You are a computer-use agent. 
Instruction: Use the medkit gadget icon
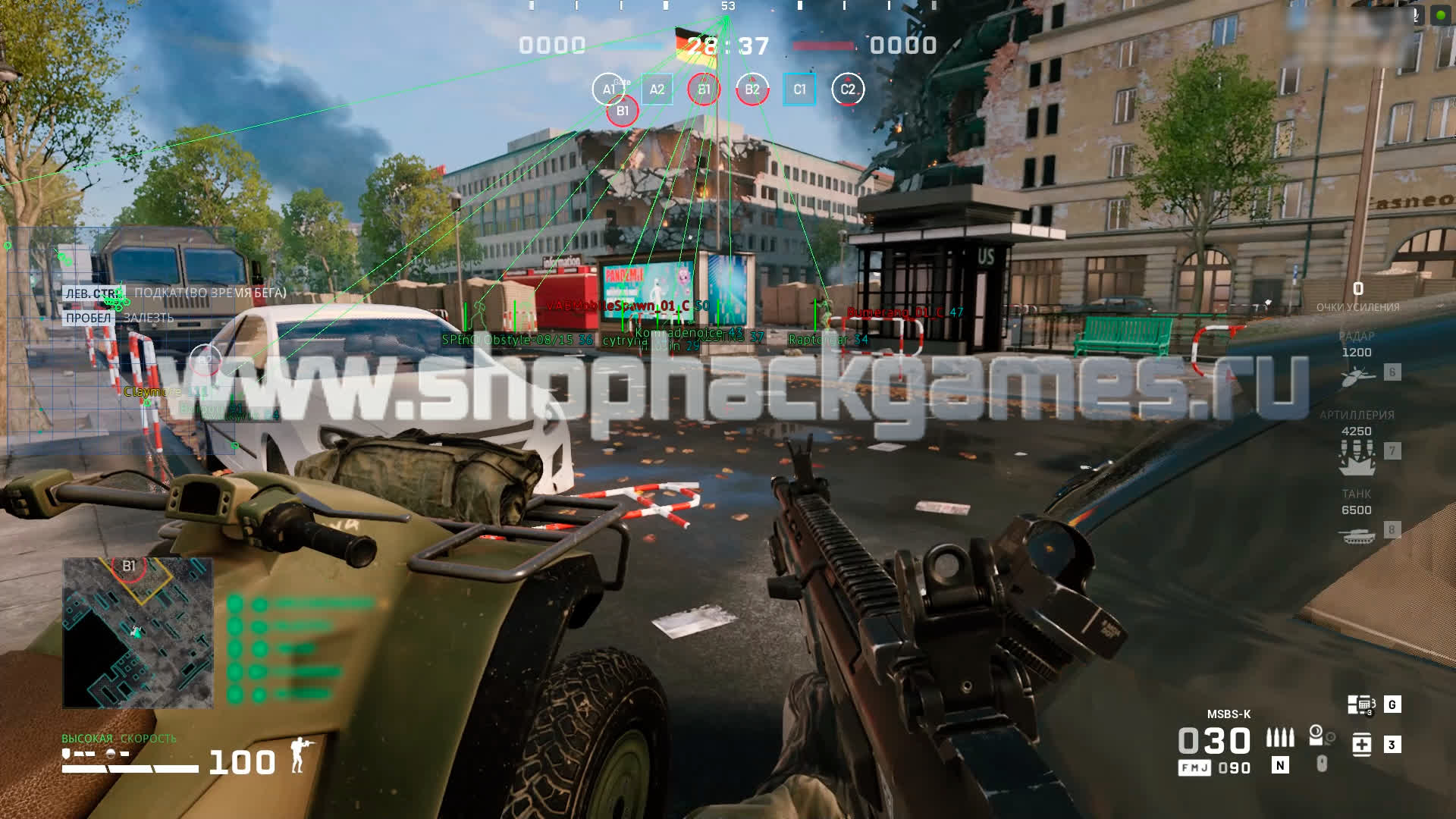click(1362, 745)
